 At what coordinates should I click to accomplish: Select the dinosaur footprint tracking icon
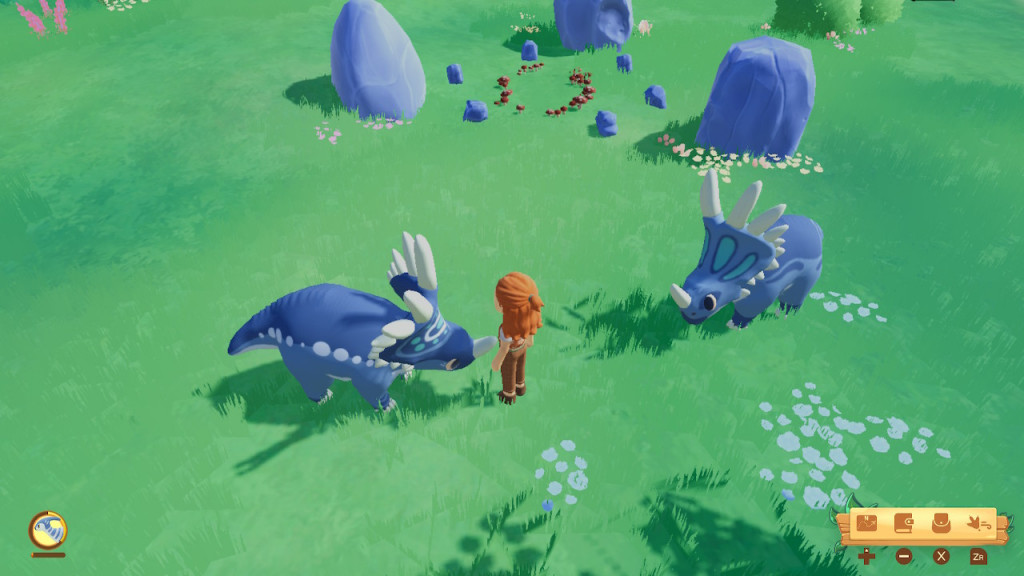click(x=978, y=523)
